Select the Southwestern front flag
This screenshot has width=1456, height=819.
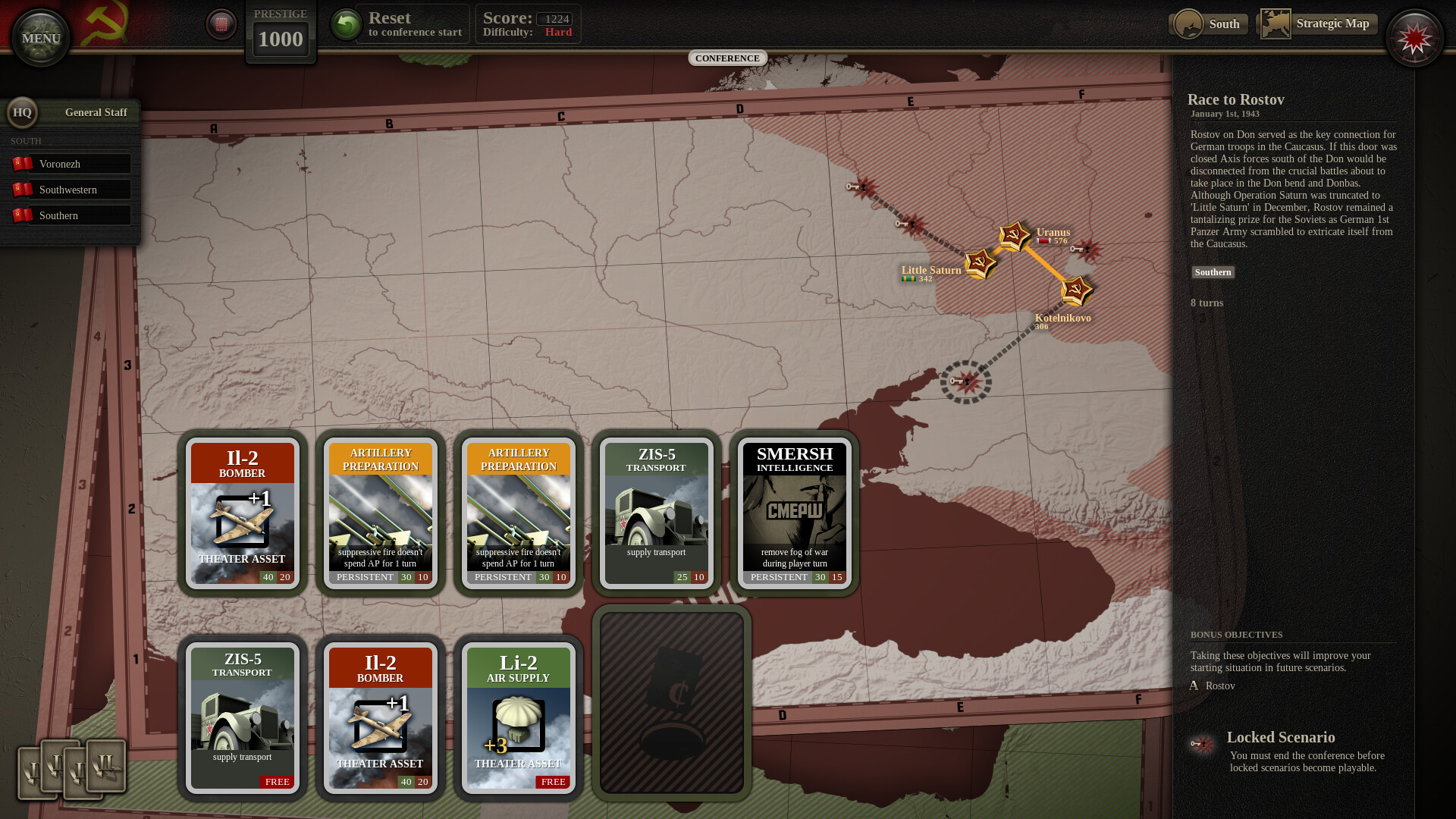[x=71, y=189]
